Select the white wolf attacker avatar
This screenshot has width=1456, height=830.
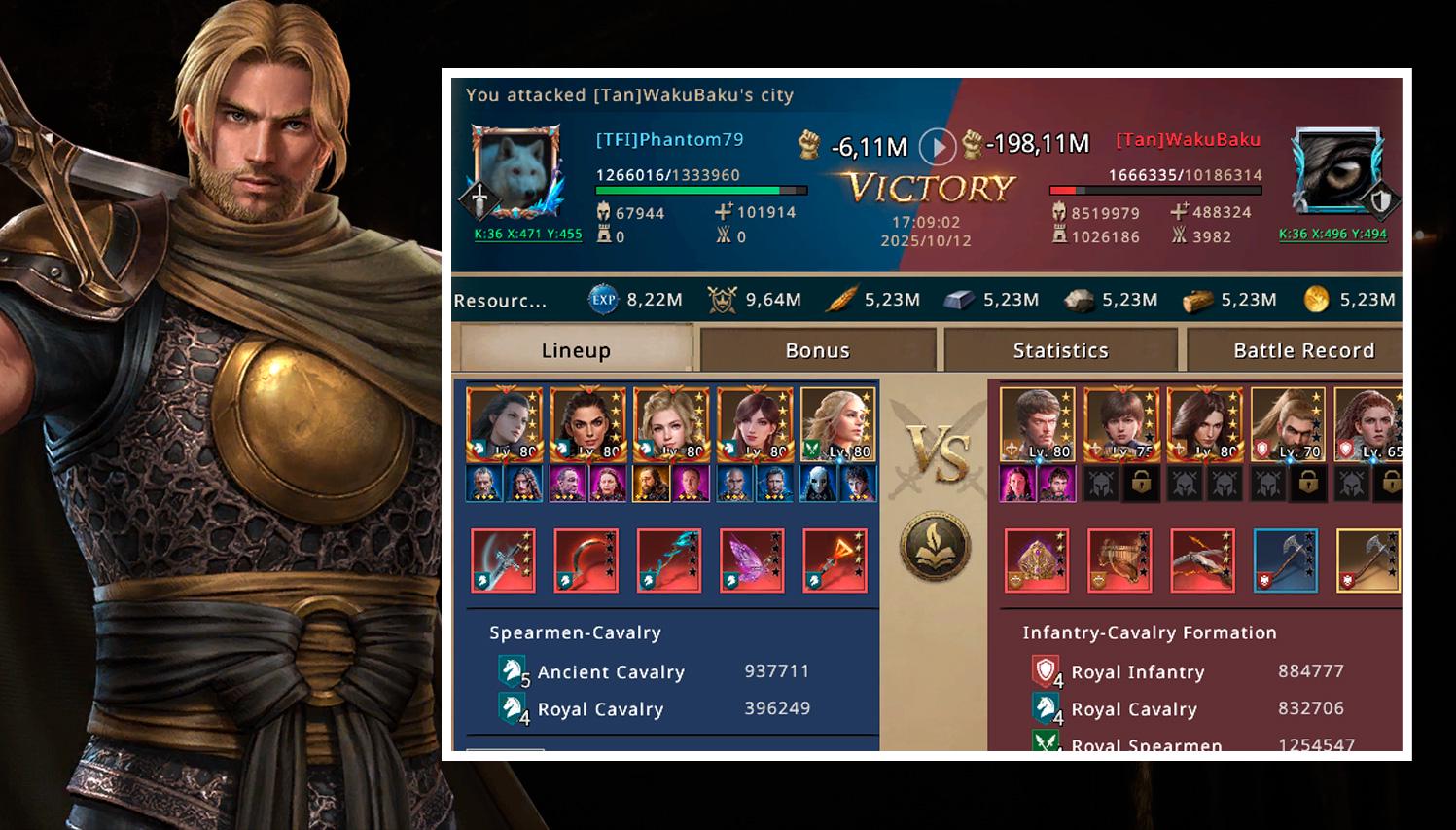[516, 171]
